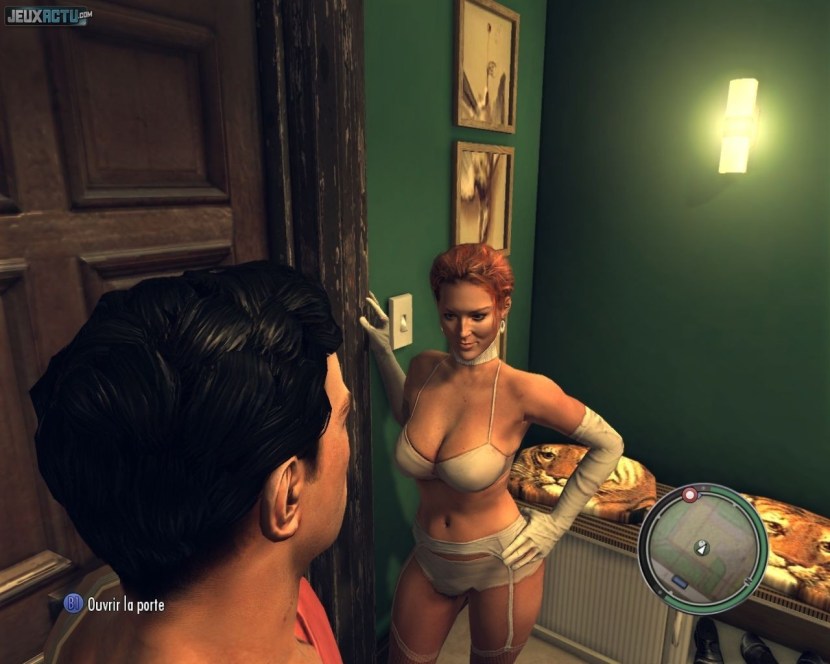Select the red objective marker on minimap
Viewport: 830px width, 664px height.
coord(689,495)
